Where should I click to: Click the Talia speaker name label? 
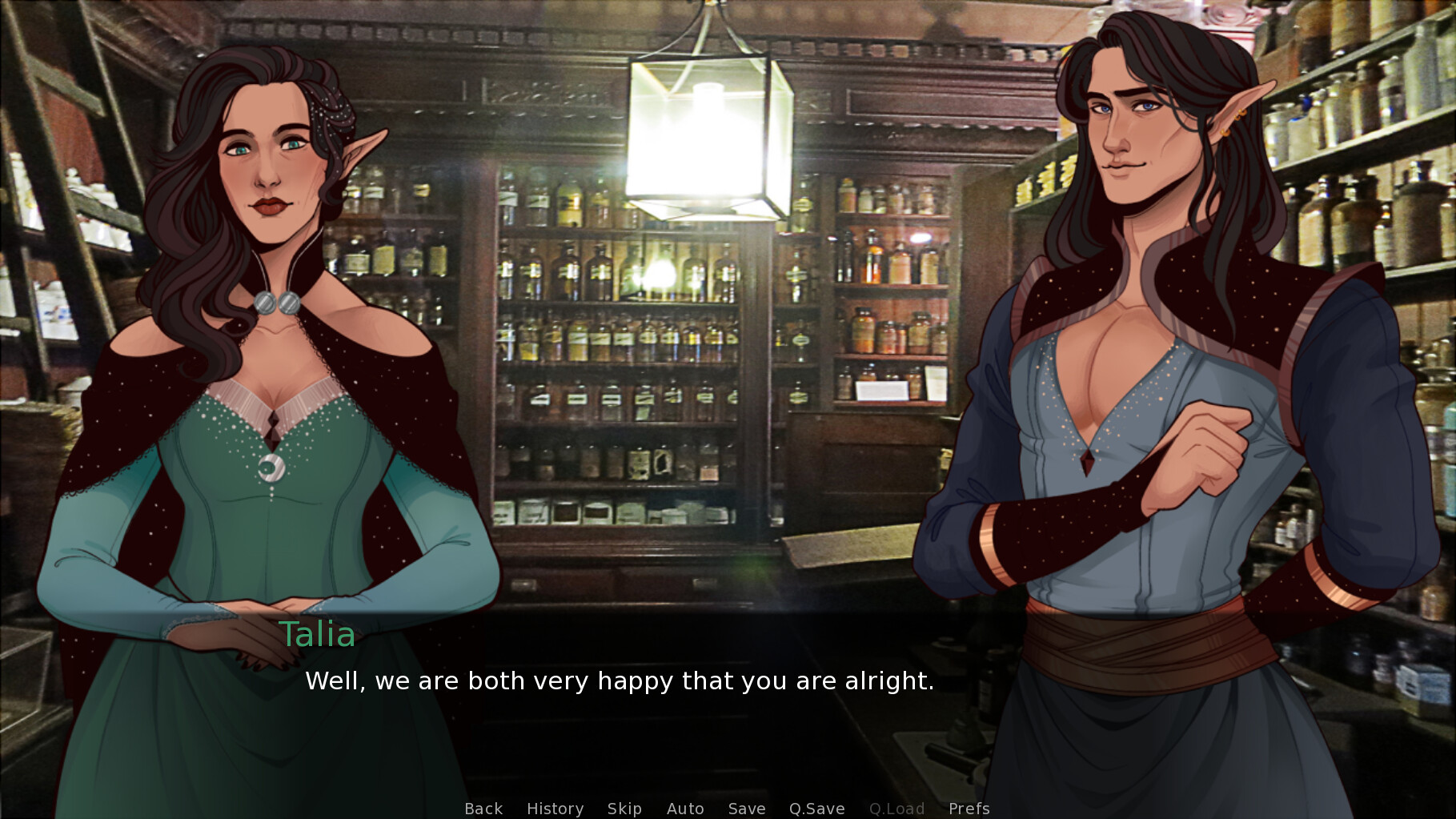(x=318, y=636)
